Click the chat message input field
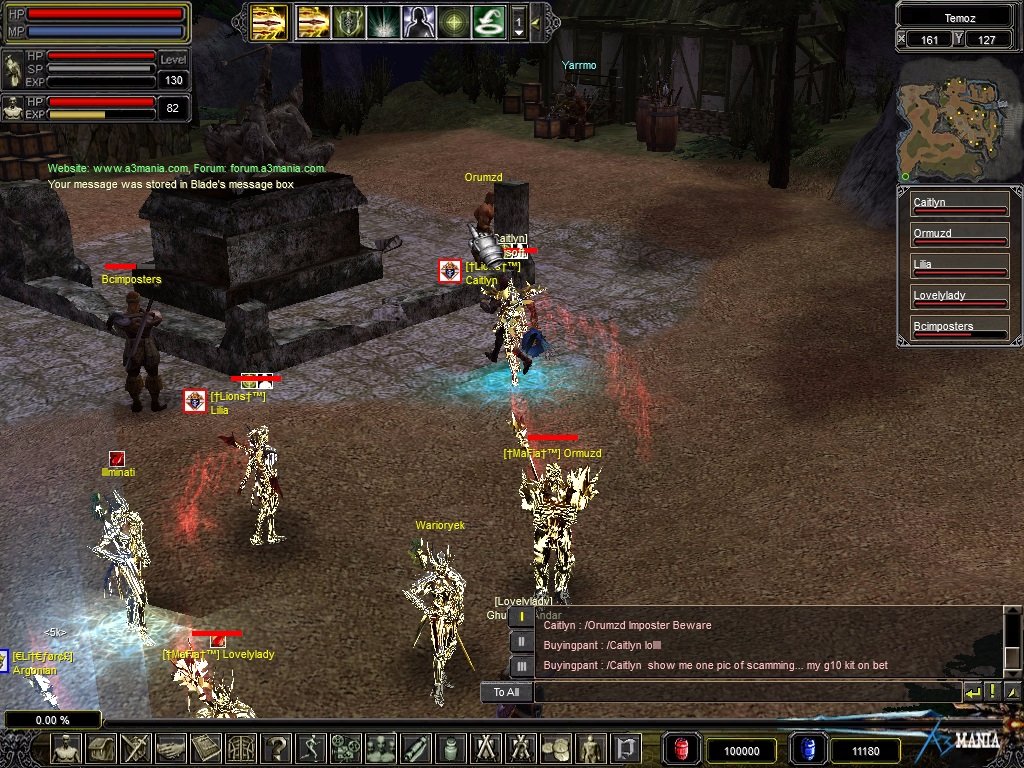Viewport: 1024px width, 768px height. tap(745, 692)
